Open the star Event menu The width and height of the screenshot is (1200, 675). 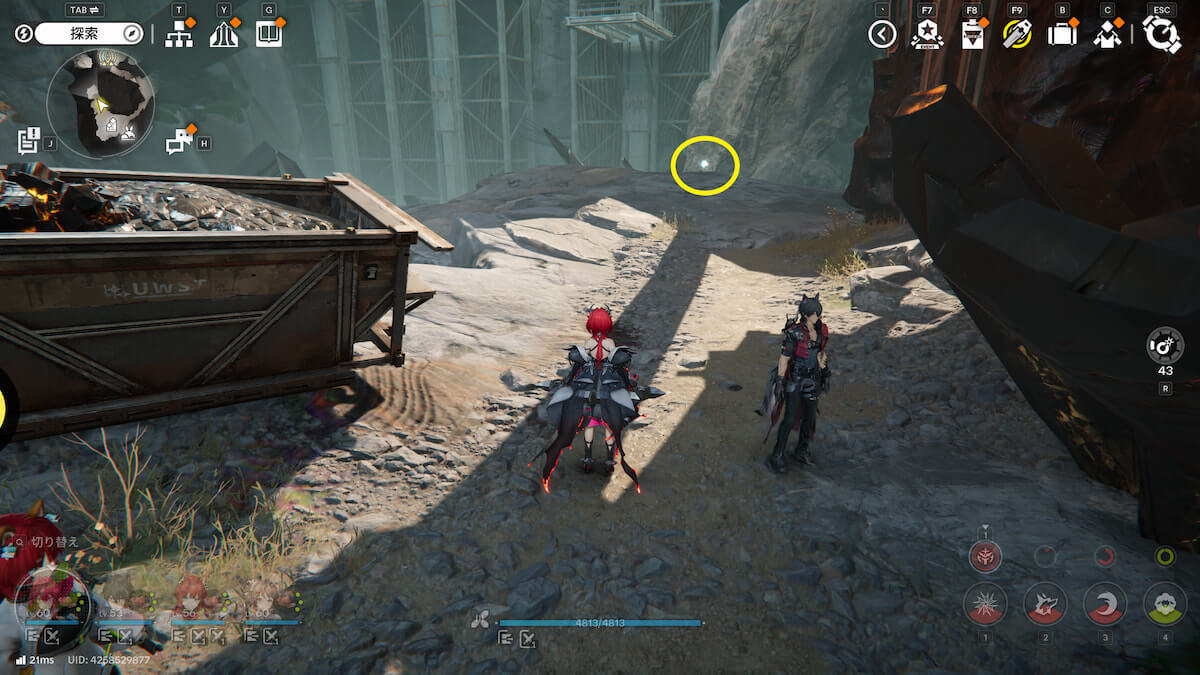927,35
